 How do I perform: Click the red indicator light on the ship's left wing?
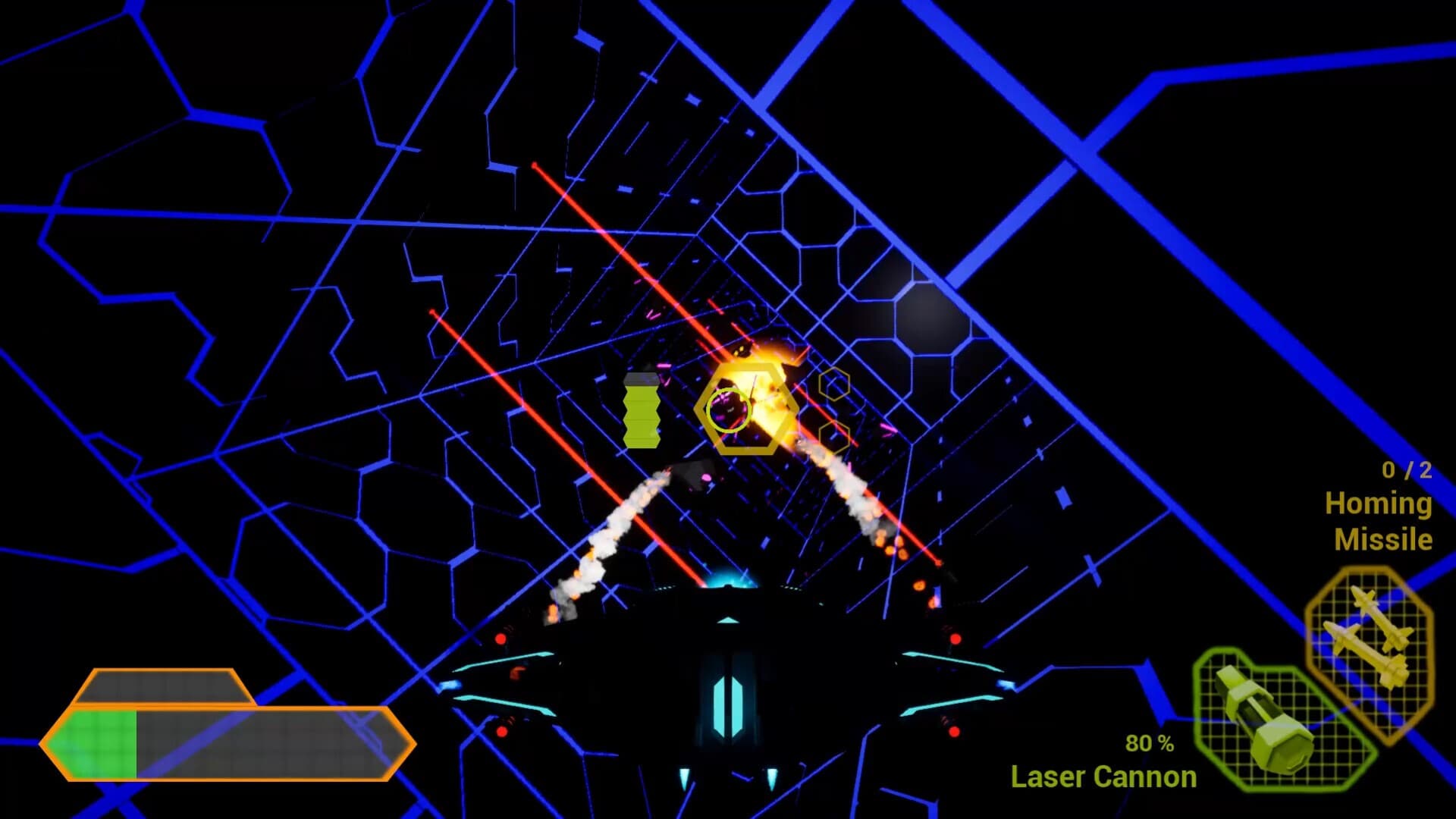(500, 639)
